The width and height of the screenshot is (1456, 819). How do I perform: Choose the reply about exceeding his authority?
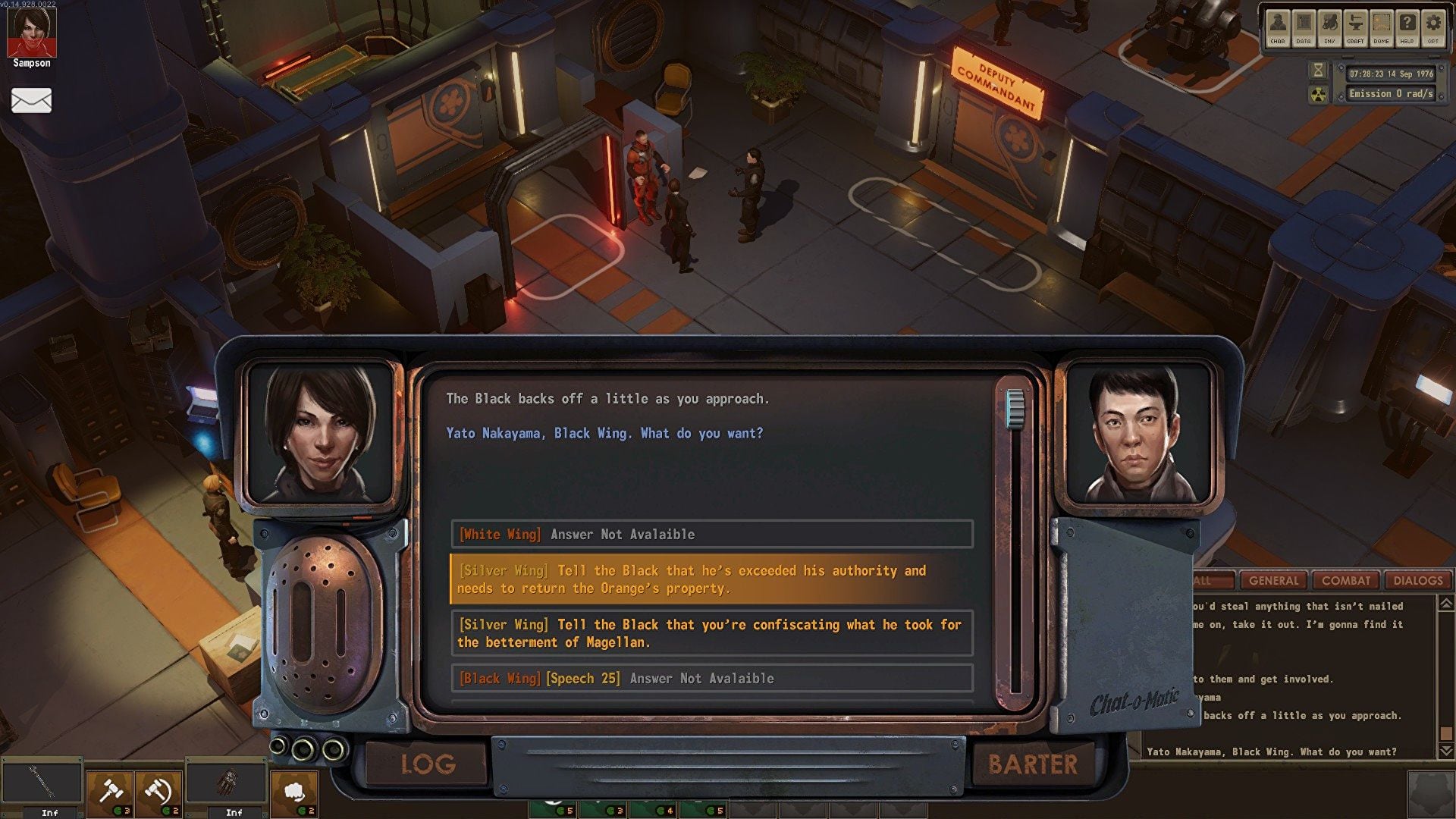coord(711,579)
